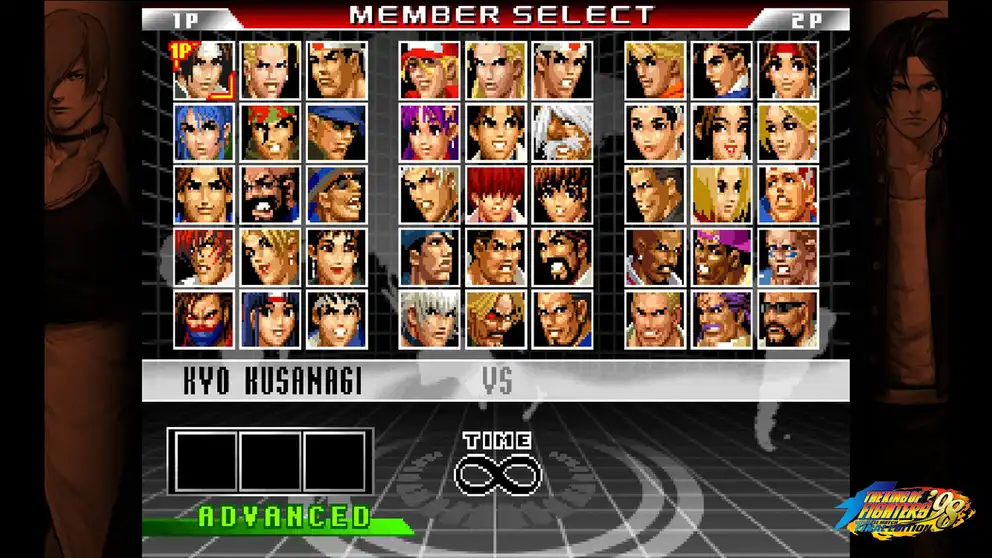Pick Ryo Sakazaki in the orange gi
The image size is (992, 558).
click(656, 70)
